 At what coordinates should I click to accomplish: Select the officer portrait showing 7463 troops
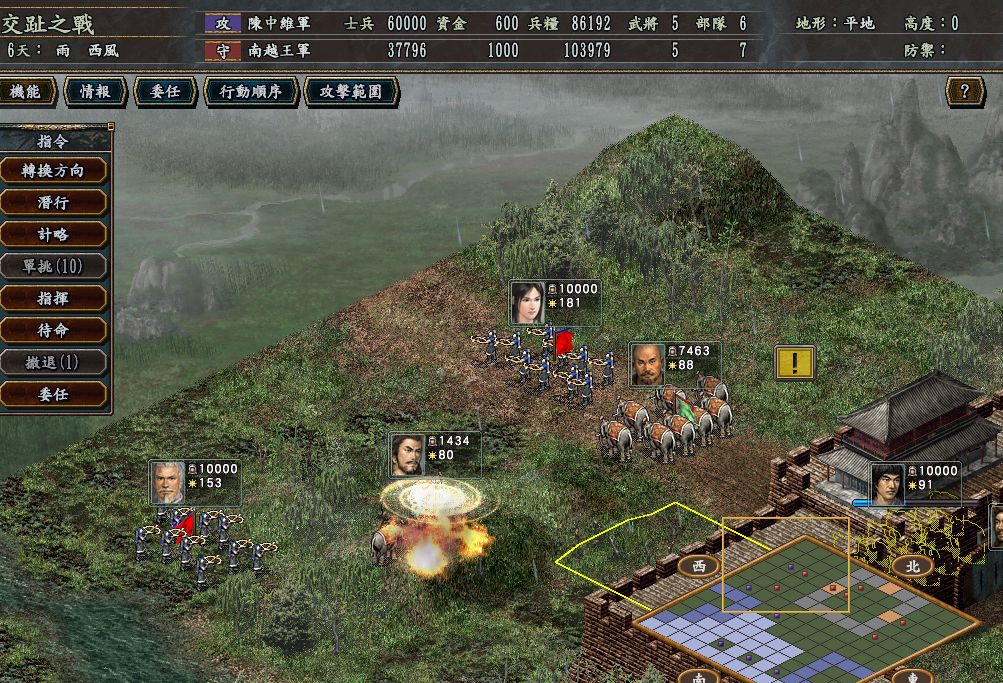coord(648,365)
